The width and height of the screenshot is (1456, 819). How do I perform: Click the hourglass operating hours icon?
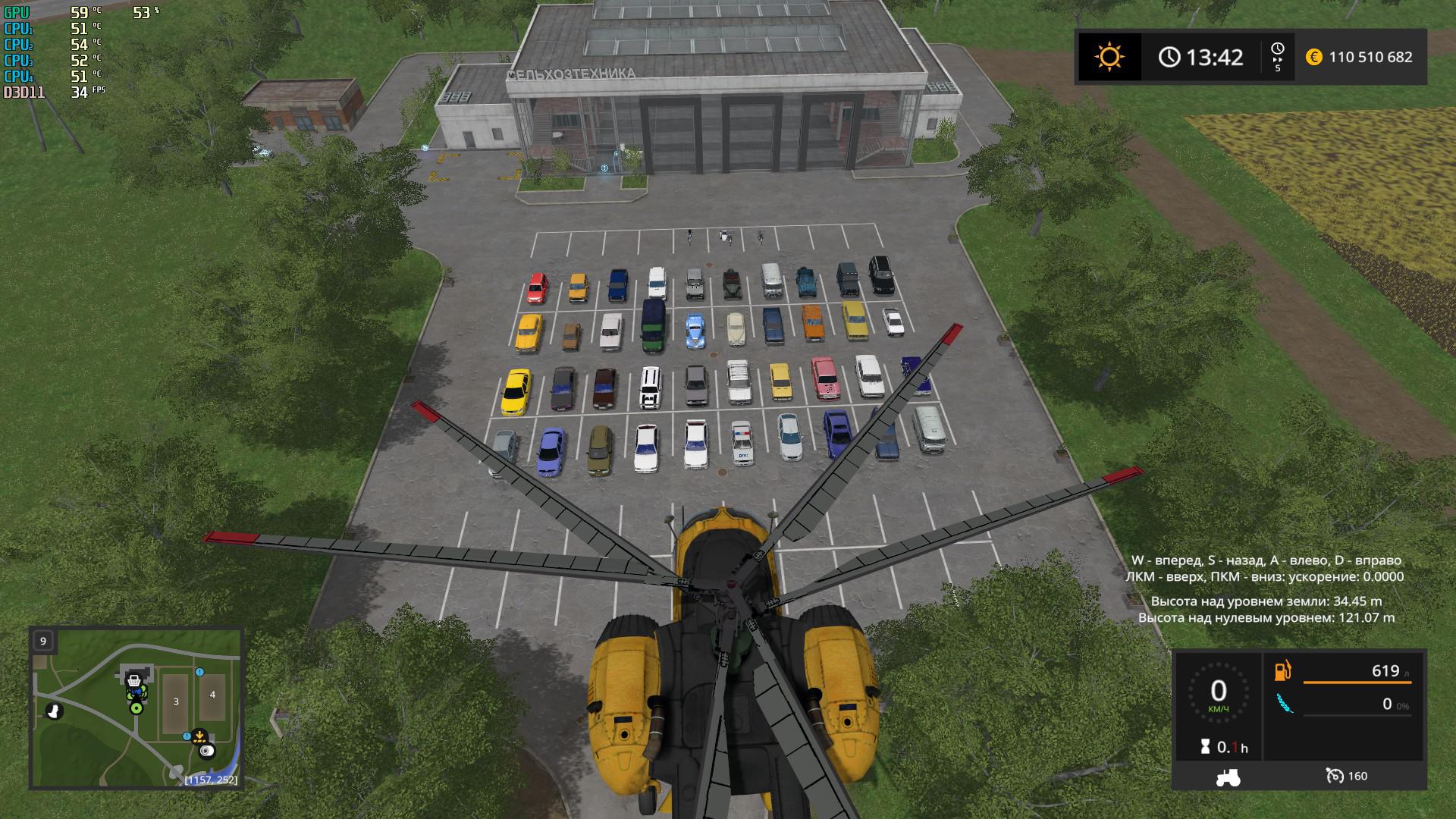click(x=1206, y=747)
